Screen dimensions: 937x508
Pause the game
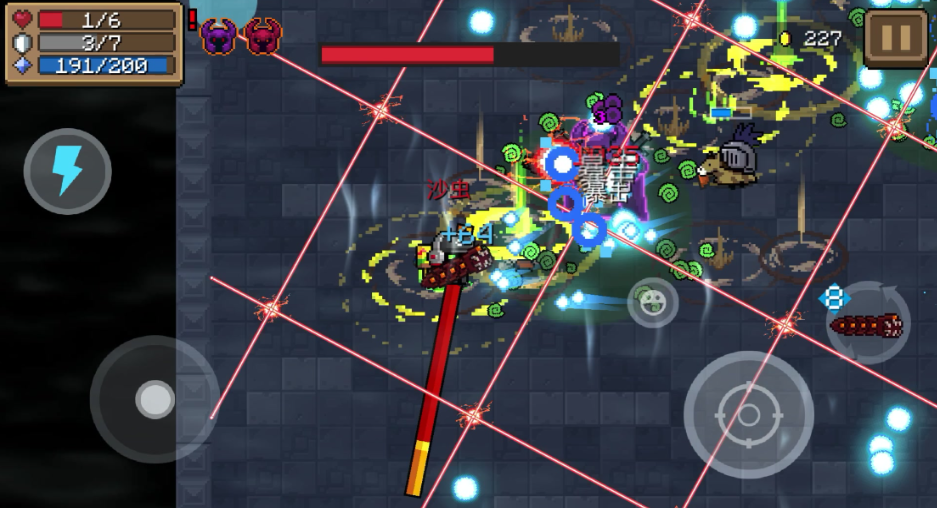coord(894,38)
